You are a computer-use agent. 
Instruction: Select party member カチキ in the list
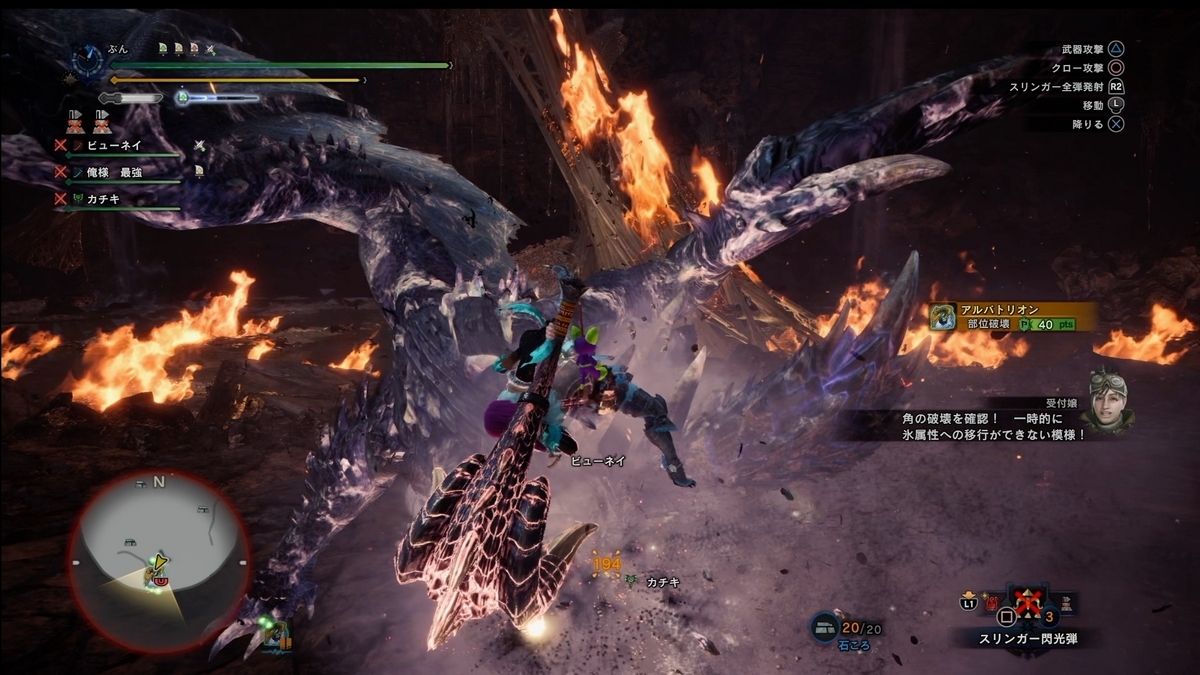[x=104, y=199]
